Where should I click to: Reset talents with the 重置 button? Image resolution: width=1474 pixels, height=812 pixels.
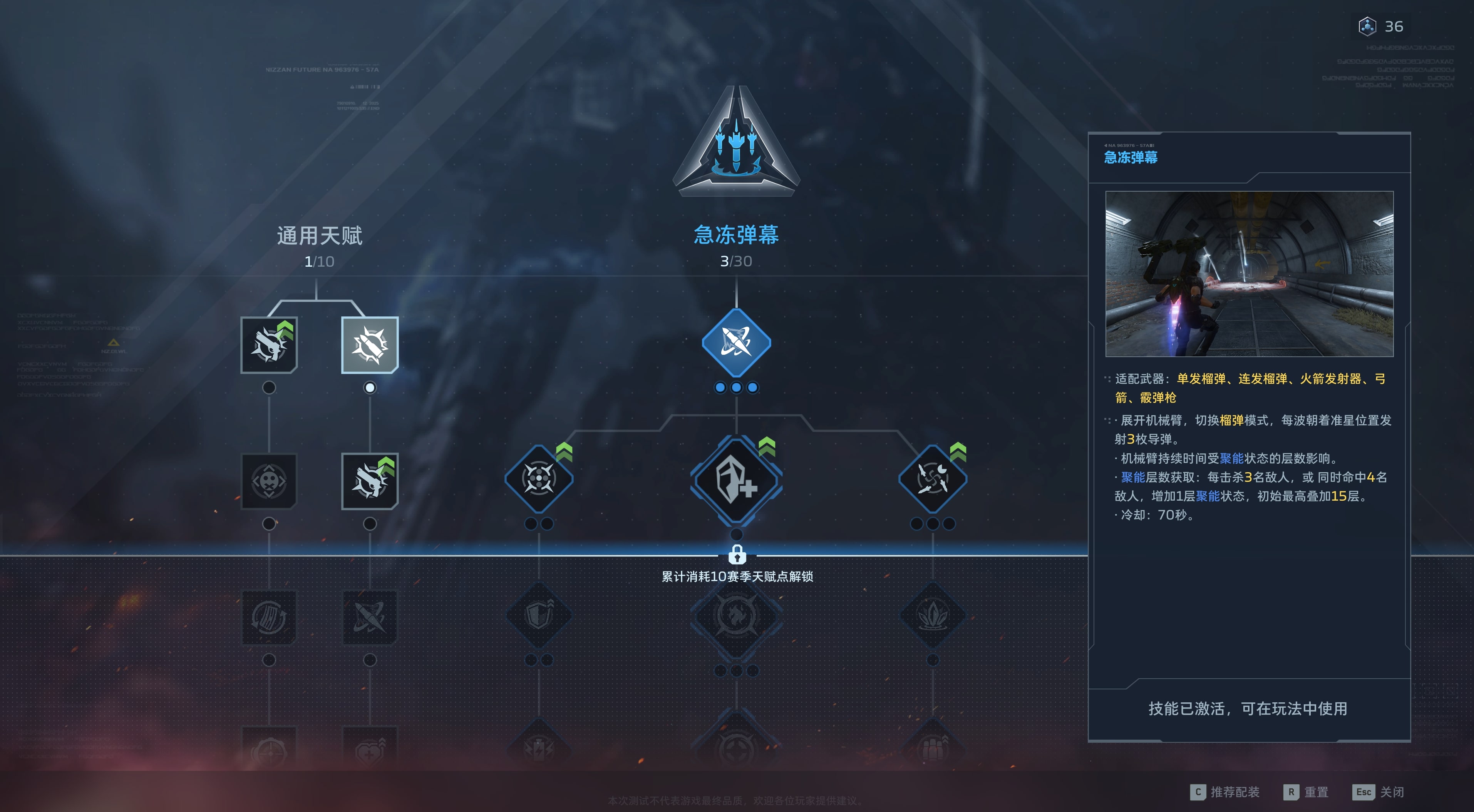point(1306,792)
